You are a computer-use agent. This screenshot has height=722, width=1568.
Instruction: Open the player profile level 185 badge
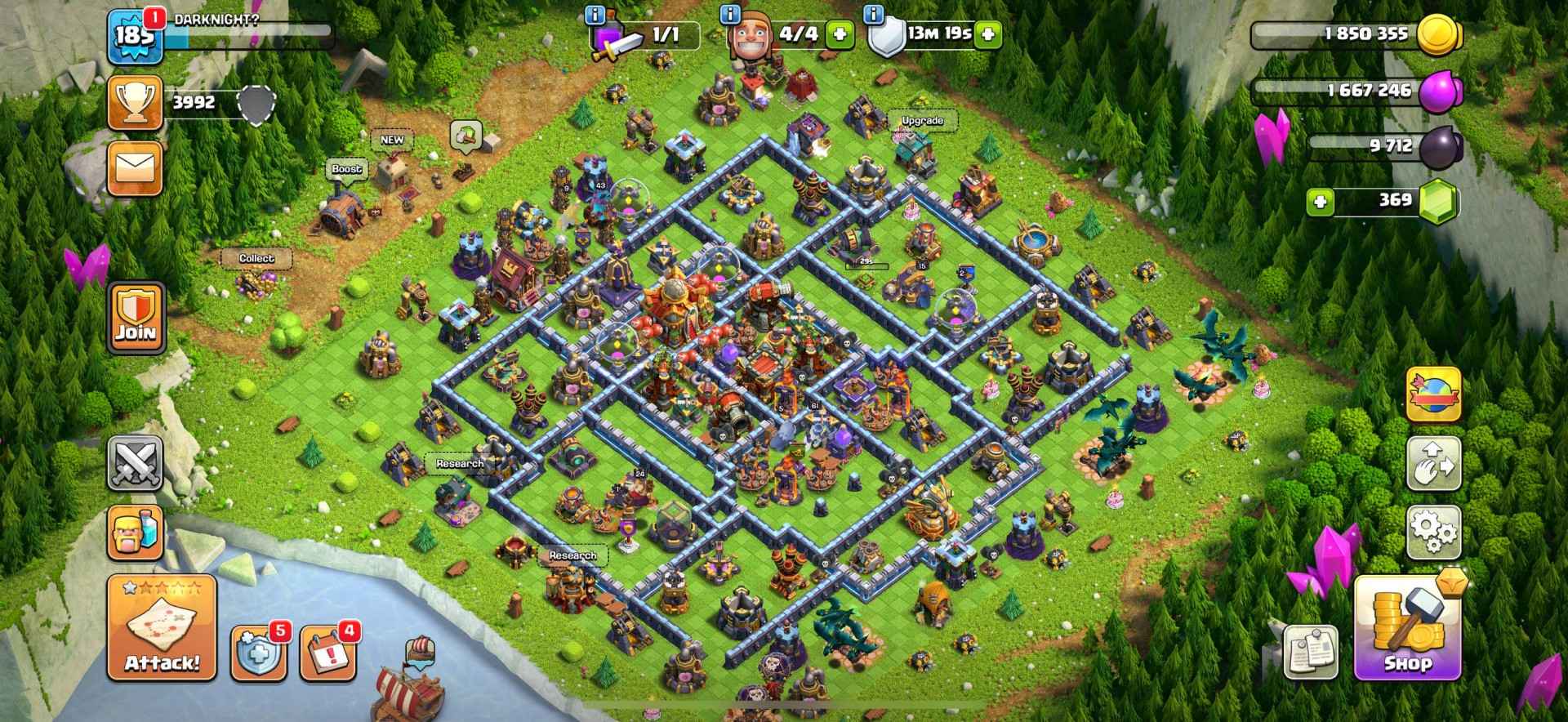click(135, 37)
